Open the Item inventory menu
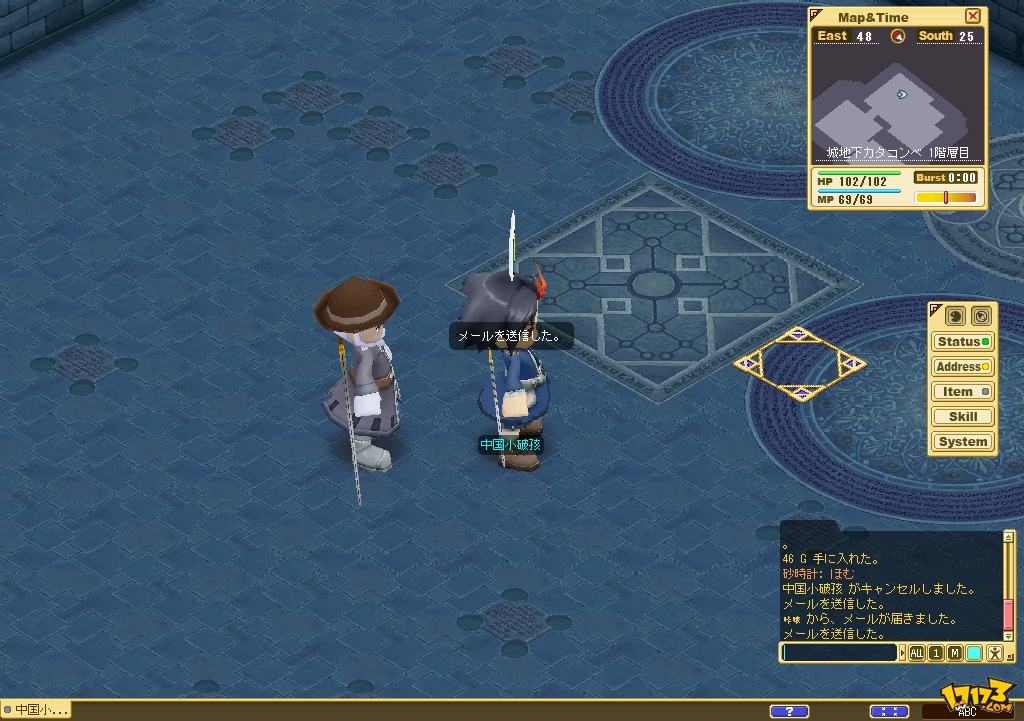Screen dimensions: 1024x721 coord(963,392)
